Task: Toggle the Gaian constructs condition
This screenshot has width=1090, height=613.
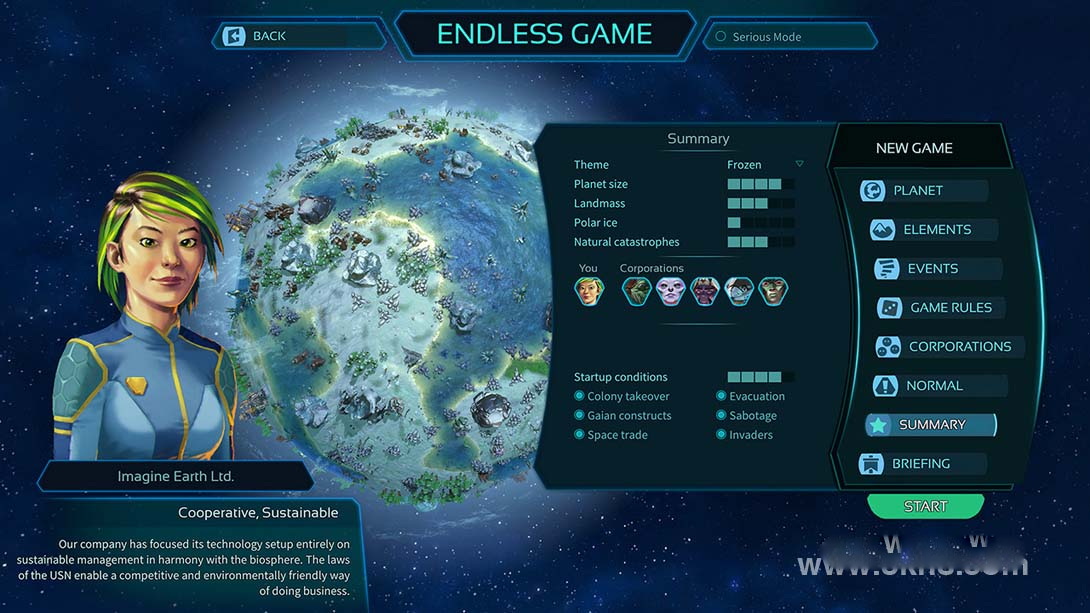Action: coord(580,415)
